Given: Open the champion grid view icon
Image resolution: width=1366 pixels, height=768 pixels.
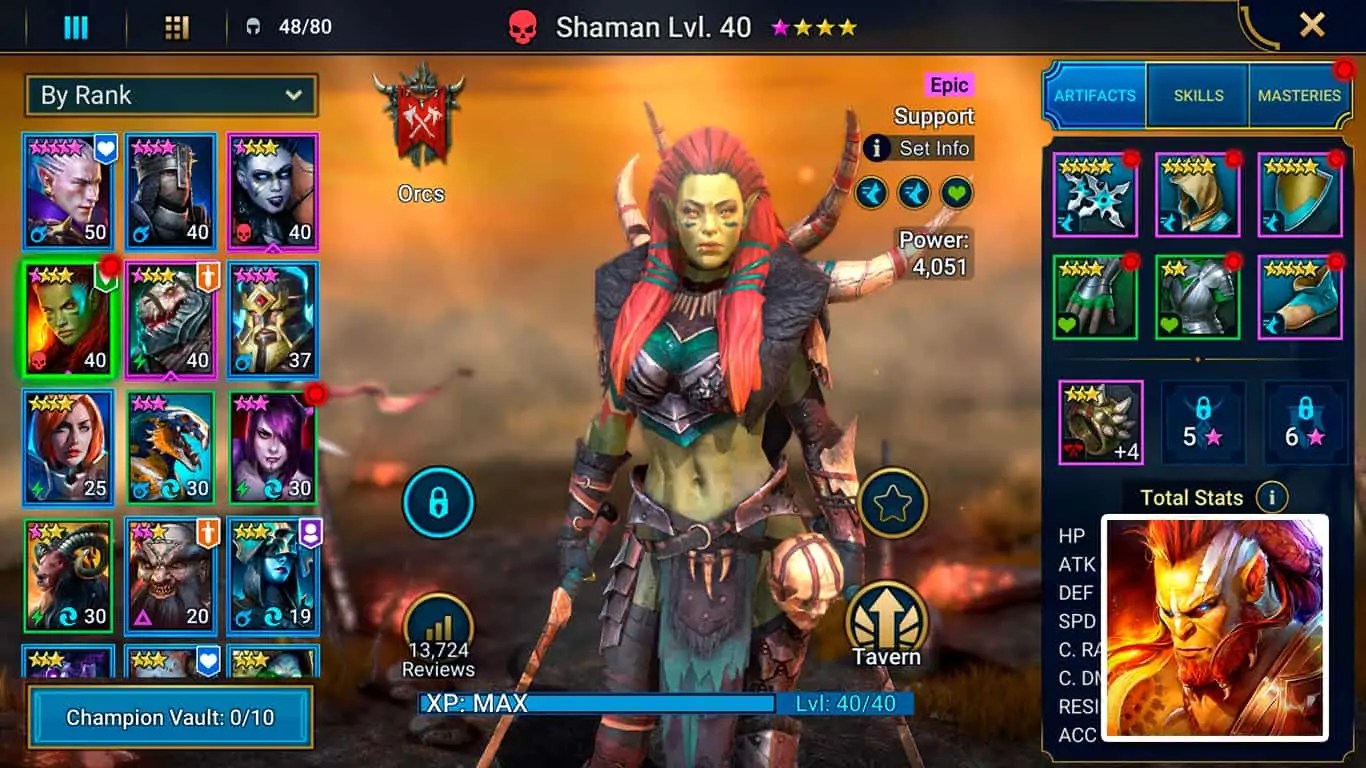Looking at the screenshot, I should tap(177, 27).
